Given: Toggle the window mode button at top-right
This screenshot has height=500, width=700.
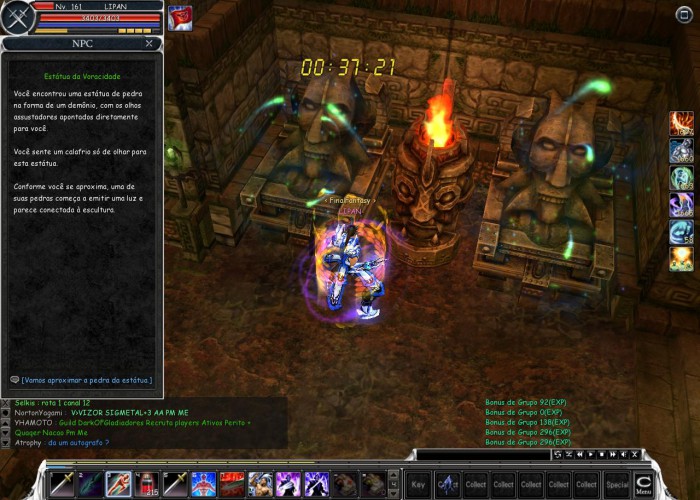Looking at the screenshot, I should tap(683, 13).
